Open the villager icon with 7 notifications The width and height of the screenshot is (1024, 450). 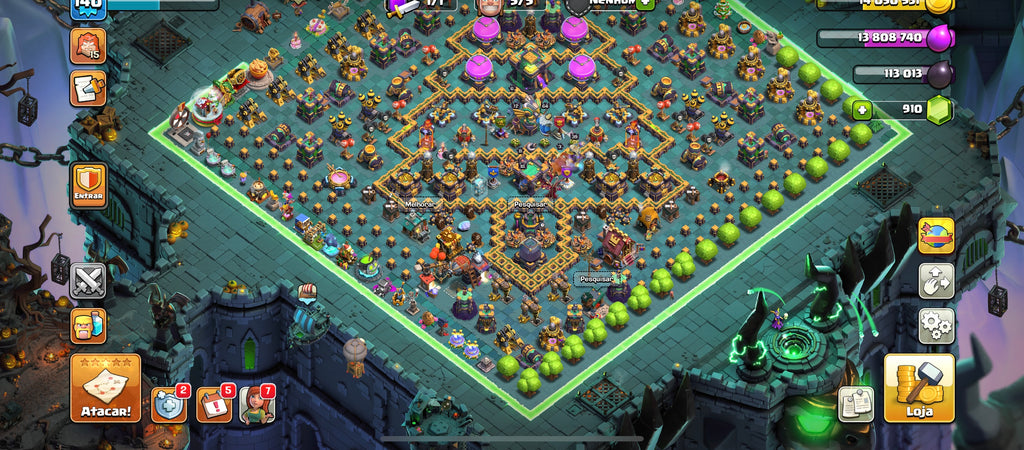[256, 404]
